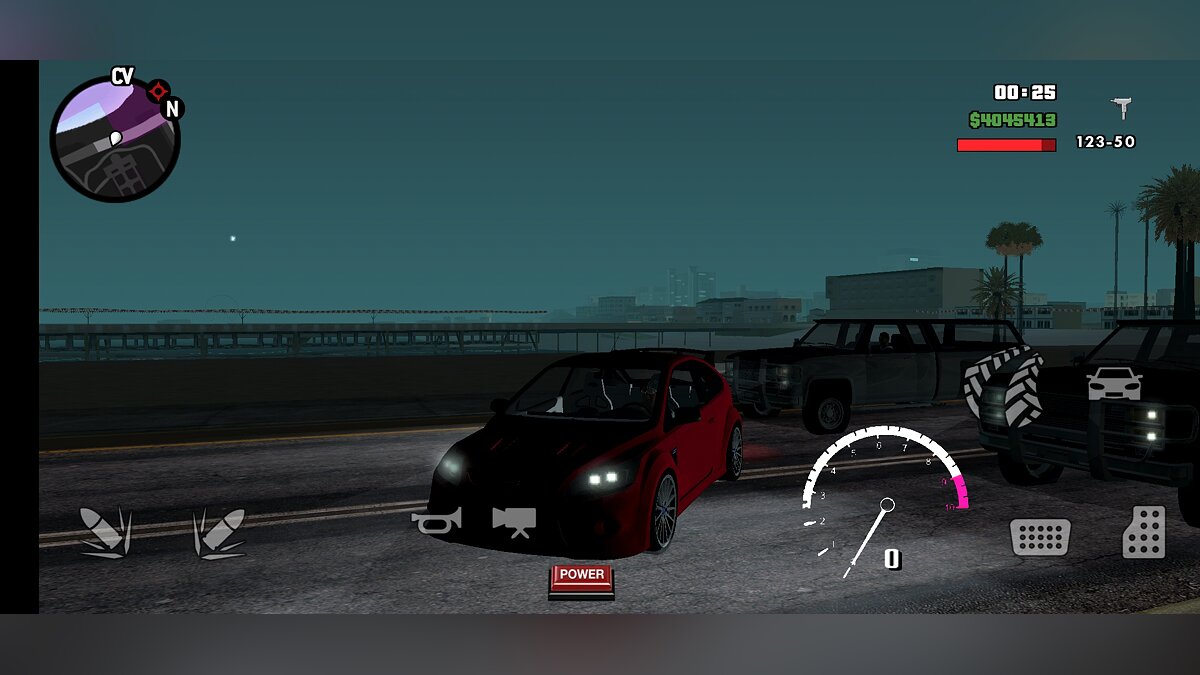Fire the right bullet drive-by button
The image size is (1200, 675).
(x=219, y=531)
